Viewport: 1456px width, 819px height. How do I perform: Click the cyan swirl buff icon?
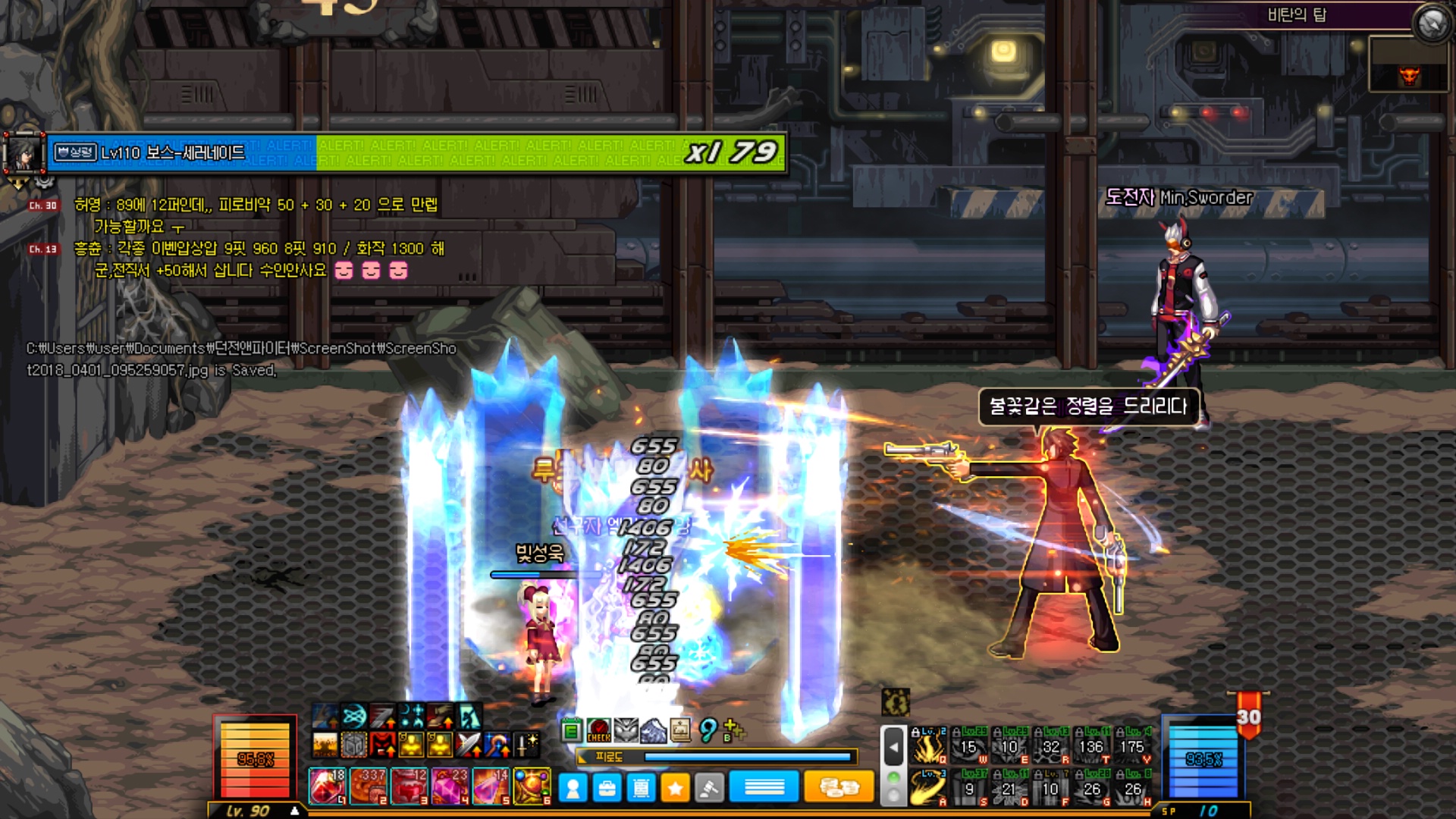tap(353, 715)
